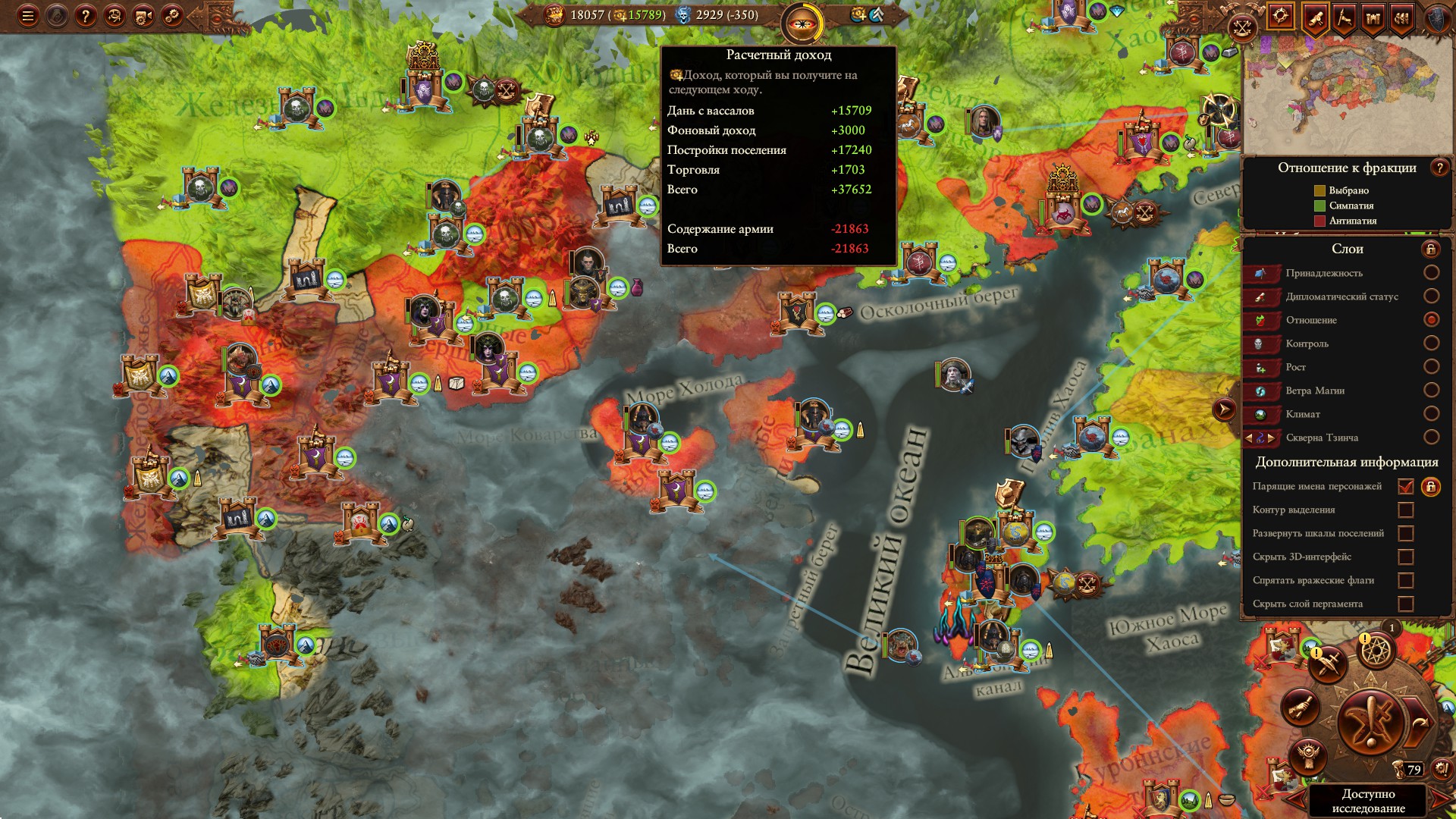
Task: Toggle 'Парящие имена персонажей' checkbox
Action: 1405,487
